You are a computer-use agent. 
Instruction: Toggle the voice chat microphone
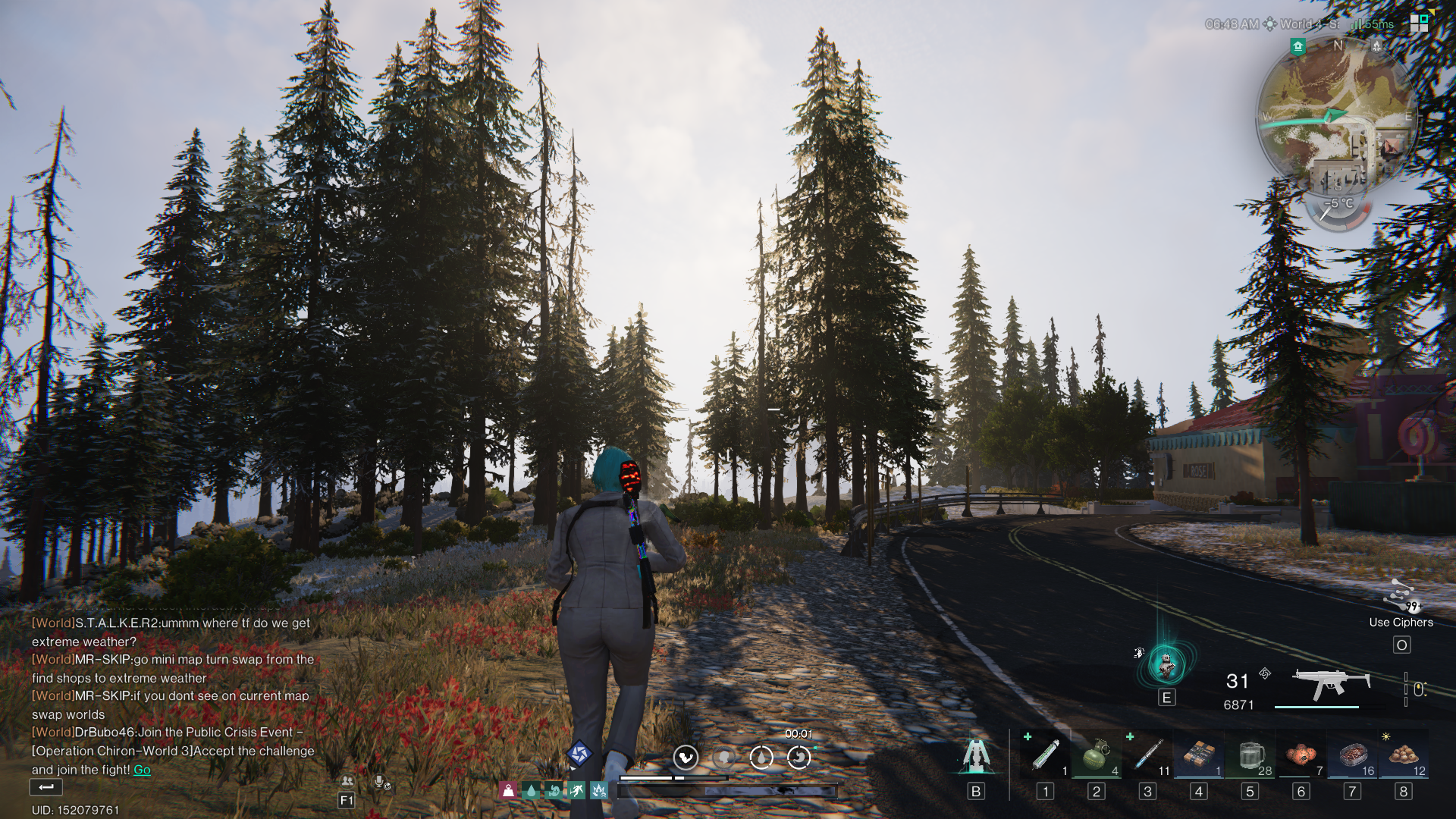point(381,782)
